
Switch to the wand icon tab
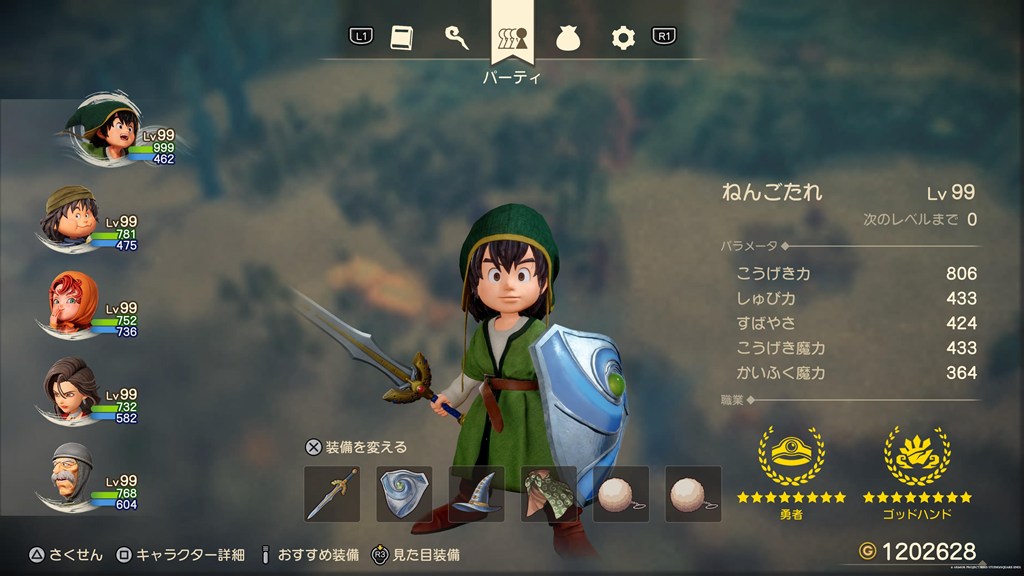(x=456, y=38)
